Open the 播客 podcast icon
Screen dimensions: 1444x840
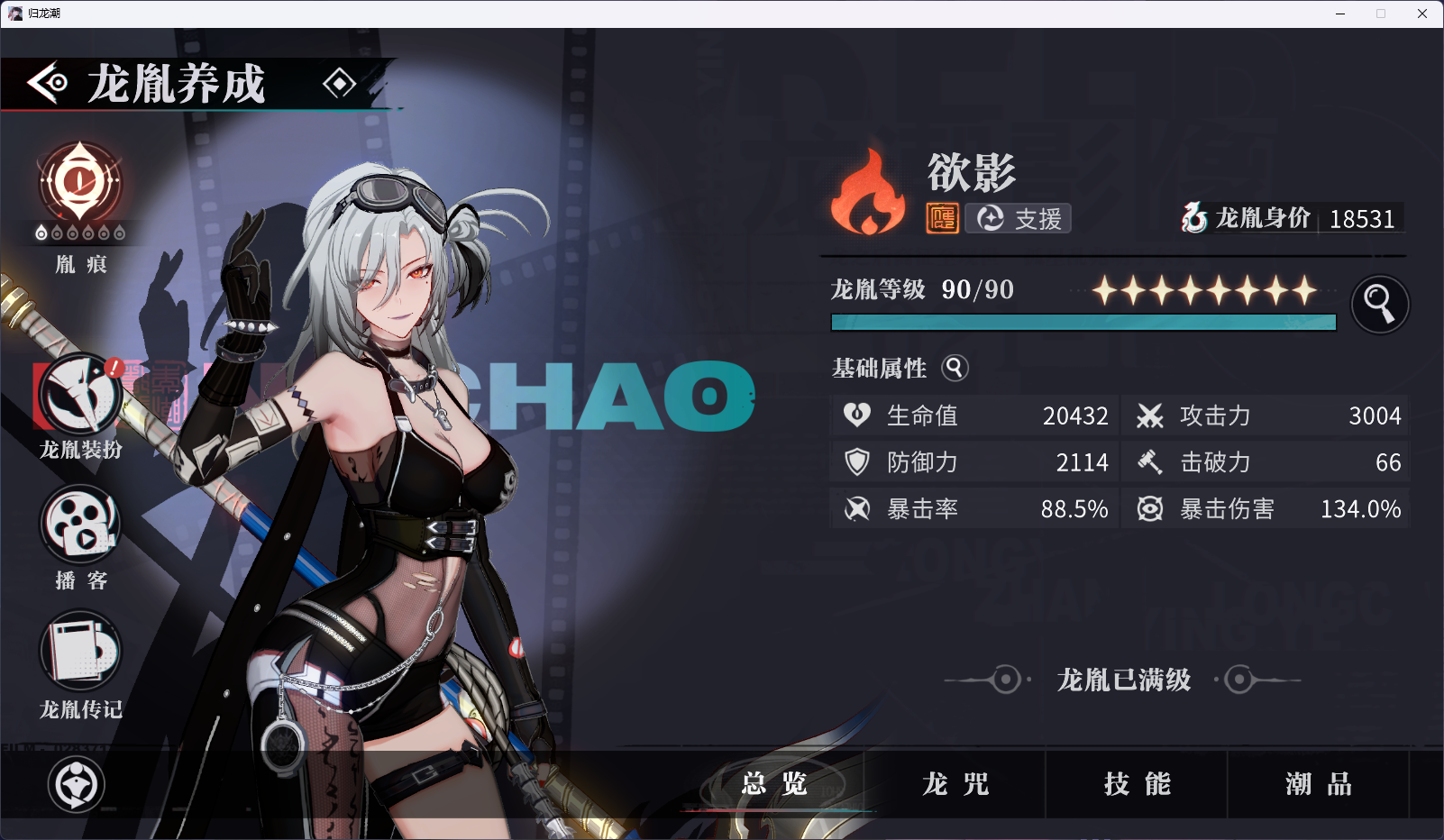tap(78, 525)
